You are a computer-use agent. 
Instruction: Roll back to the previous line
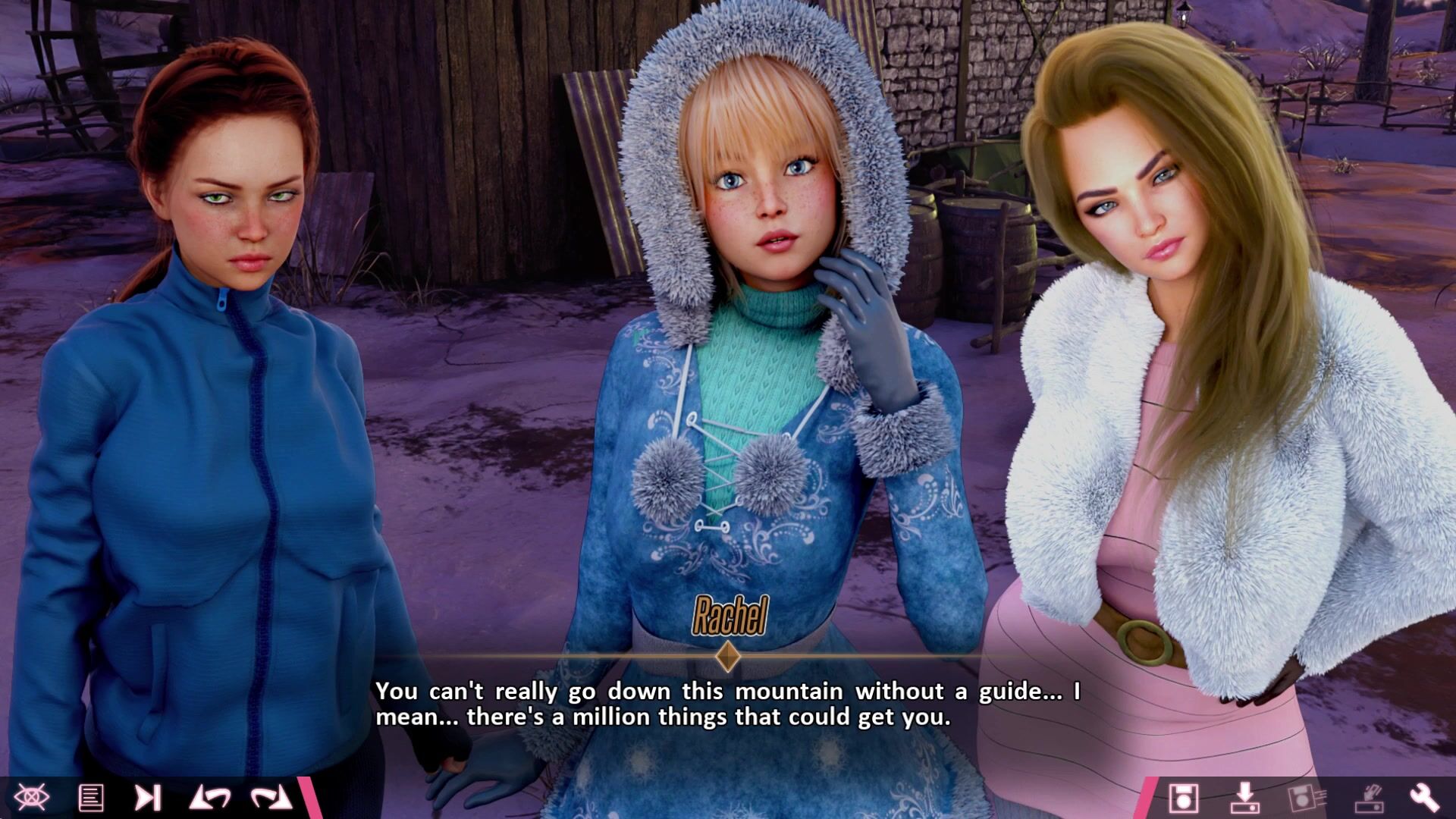[x=210, y=797]
